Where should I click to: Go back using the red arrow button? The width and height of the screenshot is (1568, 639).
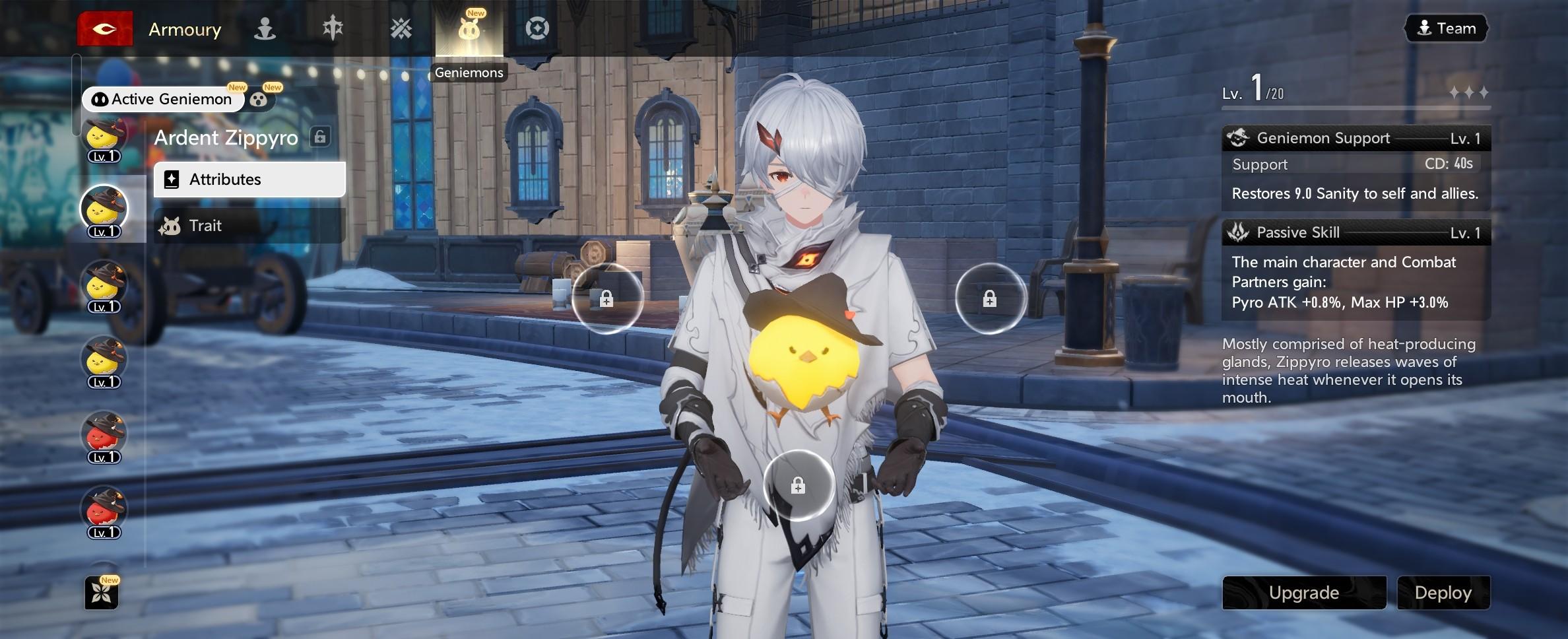[x=105, y=29]
